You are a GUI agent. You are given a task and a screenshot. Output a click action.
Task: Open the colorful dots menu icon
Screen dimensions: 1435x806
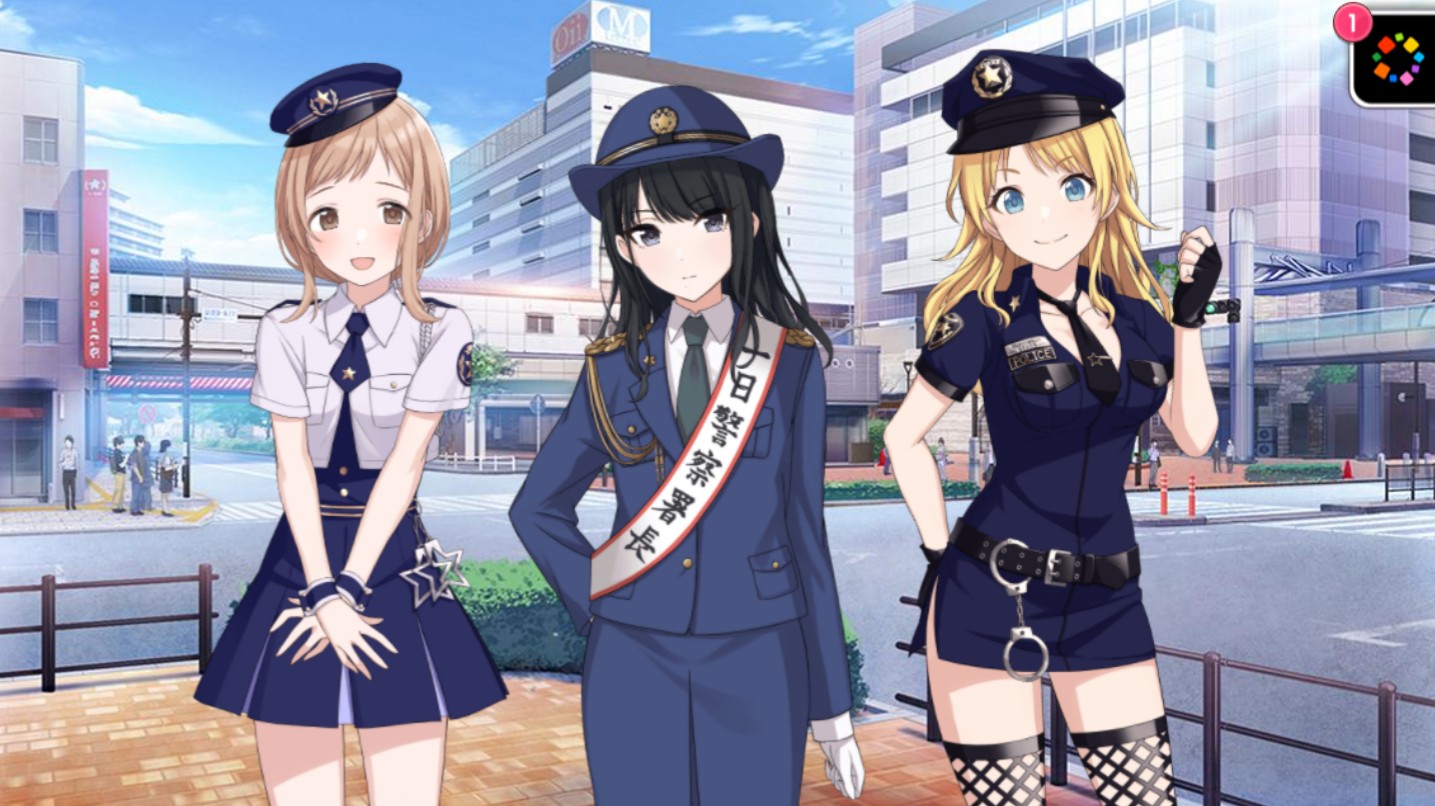coord(1396,58)
